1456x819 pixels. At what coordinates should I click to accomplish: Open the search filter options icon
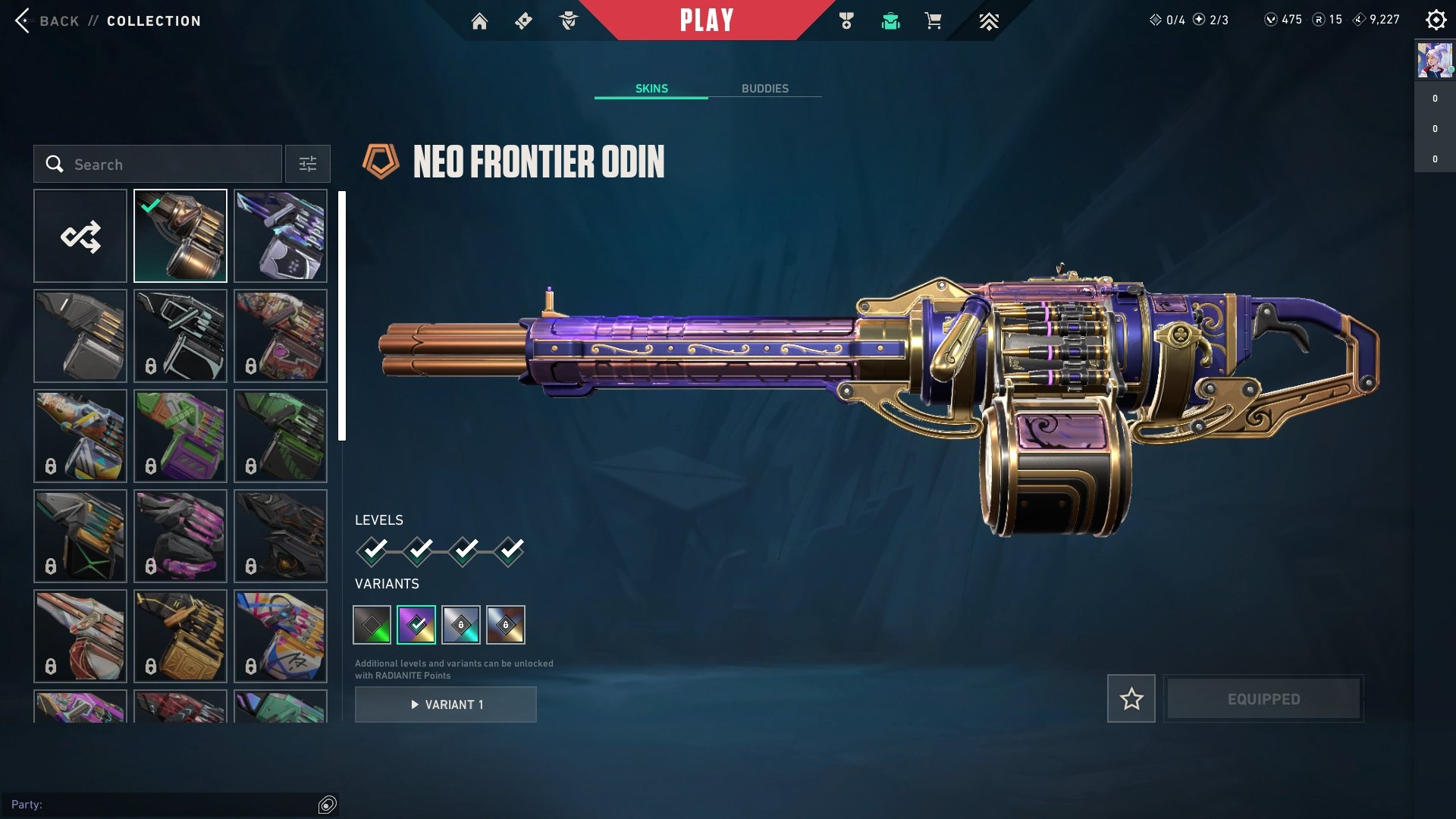point(307,164)
